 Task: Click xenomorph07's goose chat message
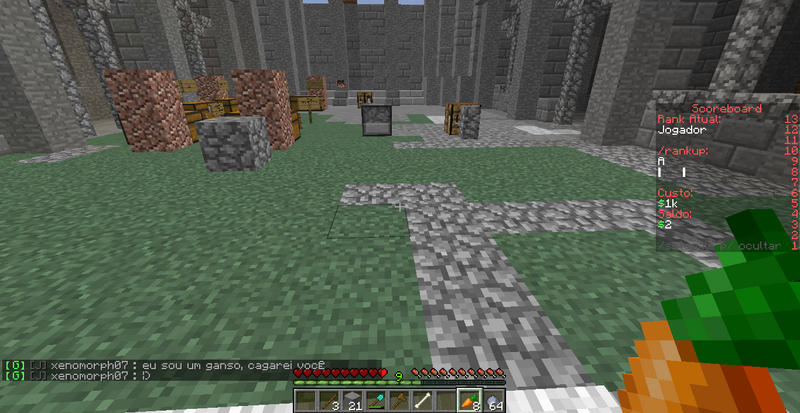[190, 366]
